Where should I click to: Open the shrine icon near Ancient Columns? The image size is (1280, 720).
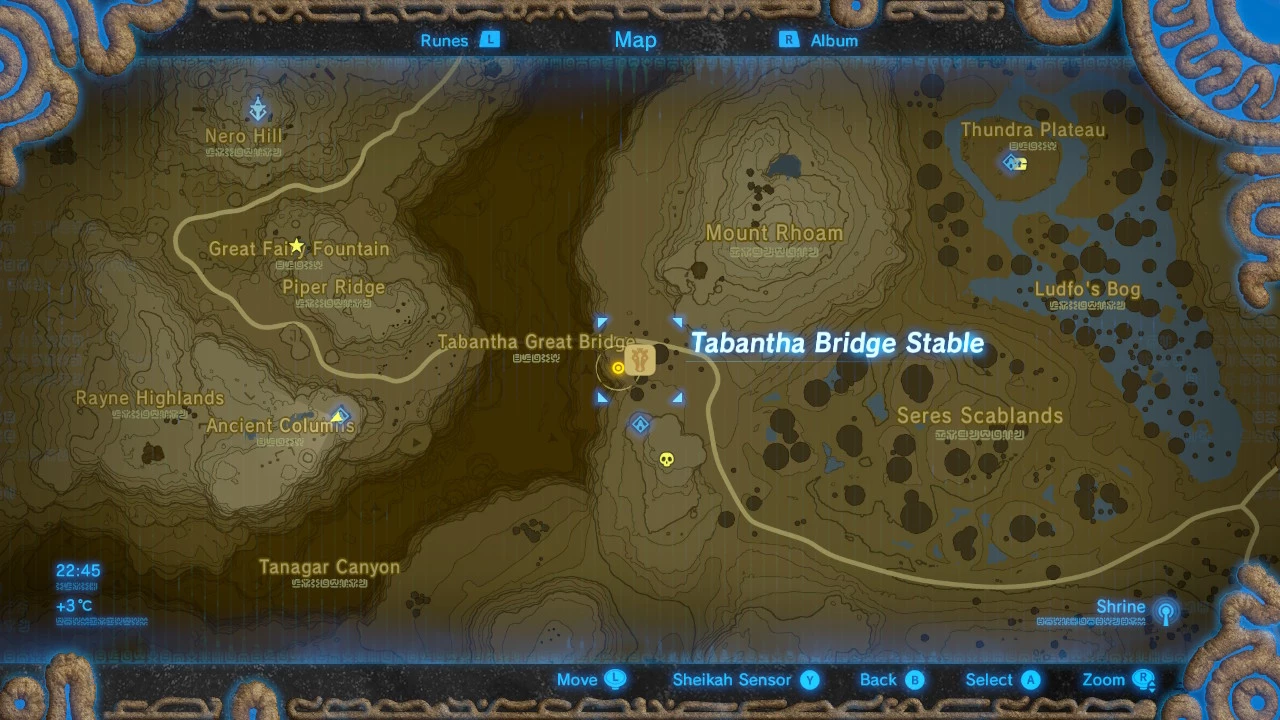pyautogui.click(x=340, y=414)
